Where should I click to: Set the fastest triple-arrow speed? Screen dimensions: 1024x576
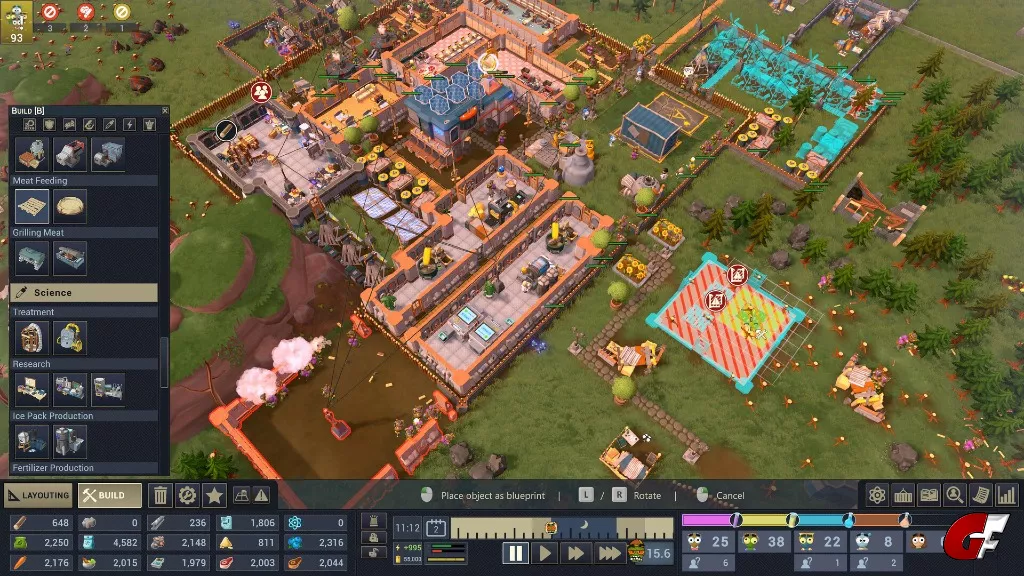(x=609, y=553)
